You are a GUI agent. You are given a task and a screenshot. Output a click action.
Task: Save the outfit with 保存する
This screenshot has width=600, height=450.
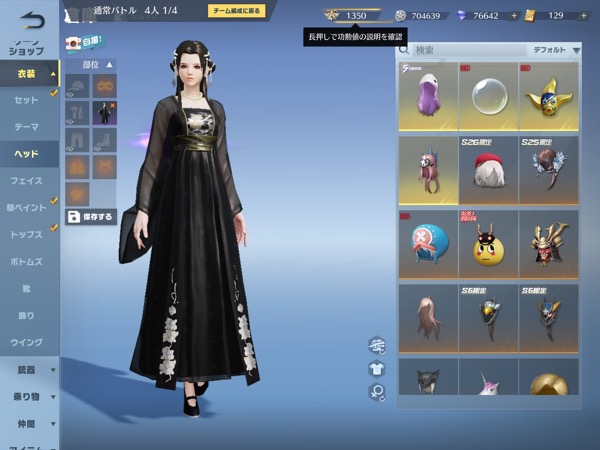pos(91,216)
